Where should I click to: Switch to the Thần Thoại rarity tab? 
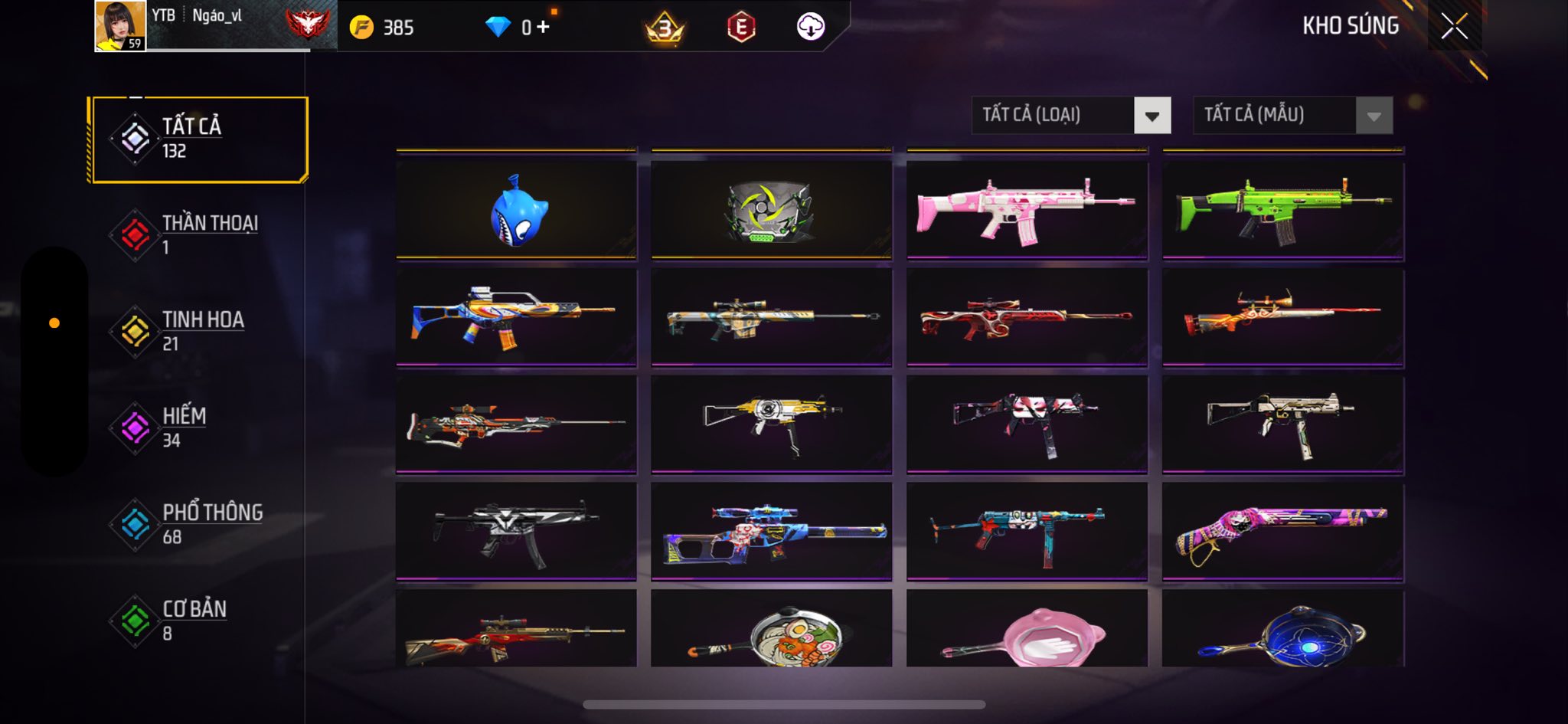coord(198,234)
